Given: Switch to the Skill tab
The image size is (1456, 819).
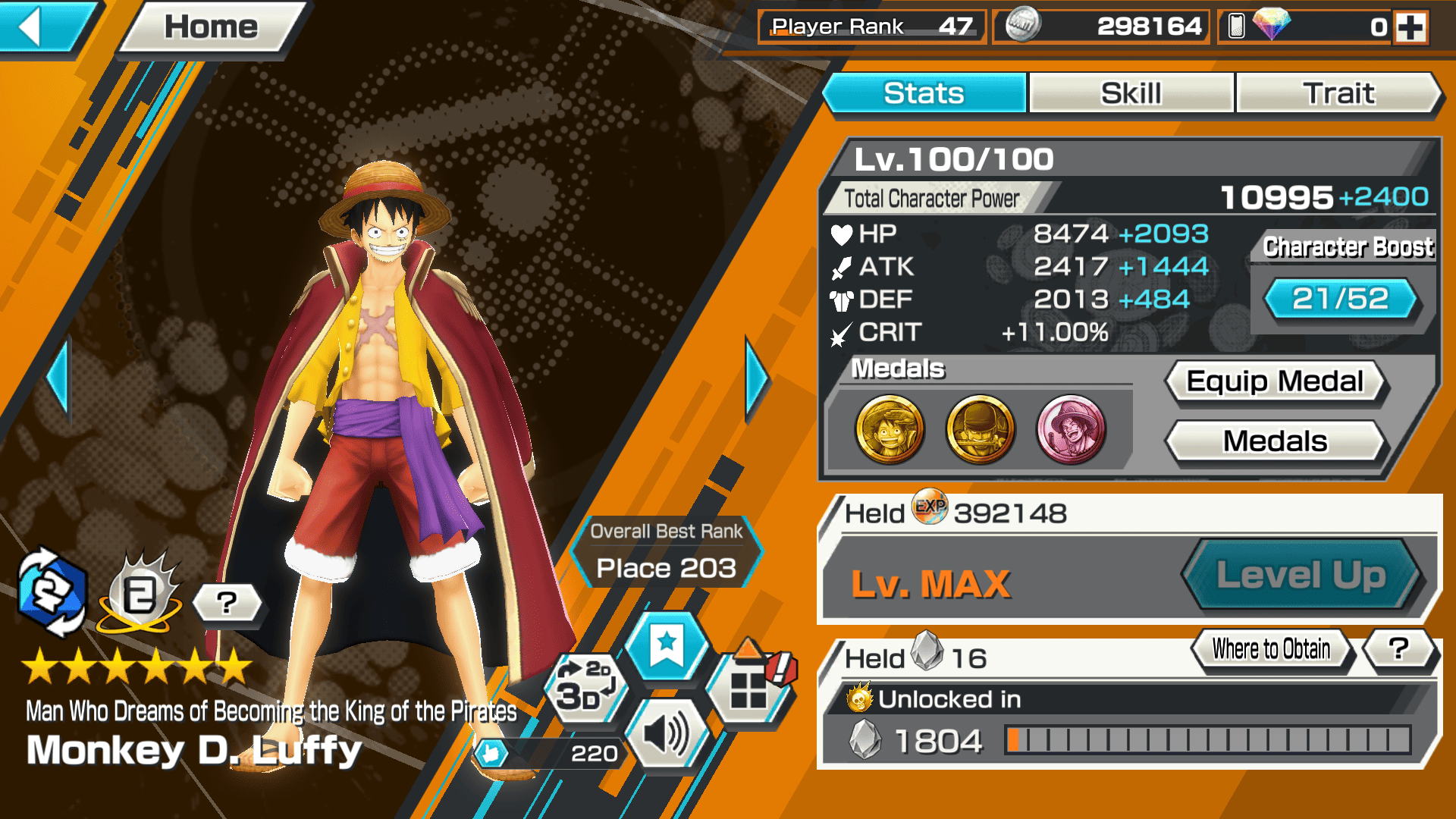Looking at the screenshot, I should pos(1131,94).
